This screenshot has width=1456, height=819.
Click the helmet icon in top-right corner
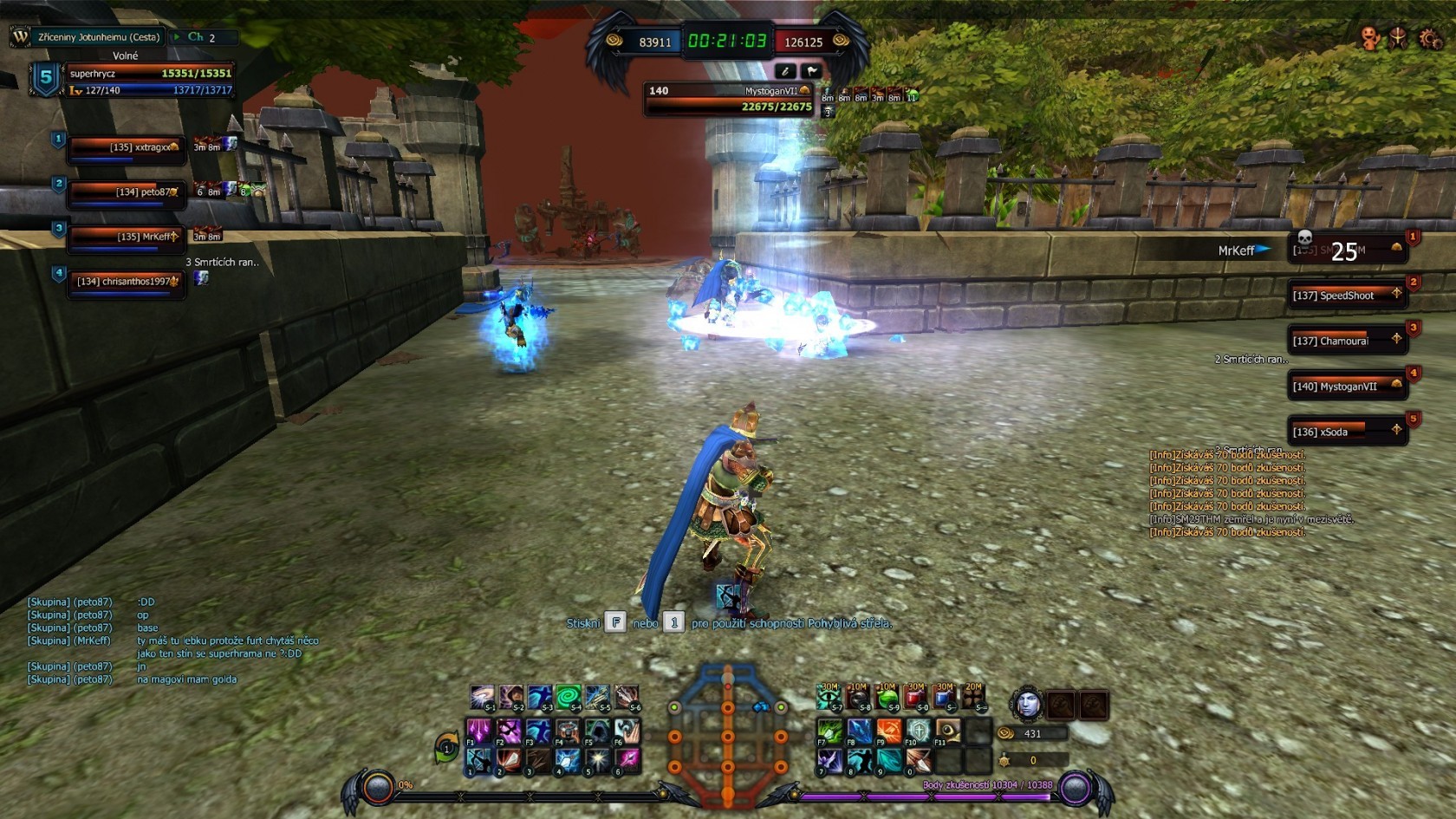(1398, 38)
